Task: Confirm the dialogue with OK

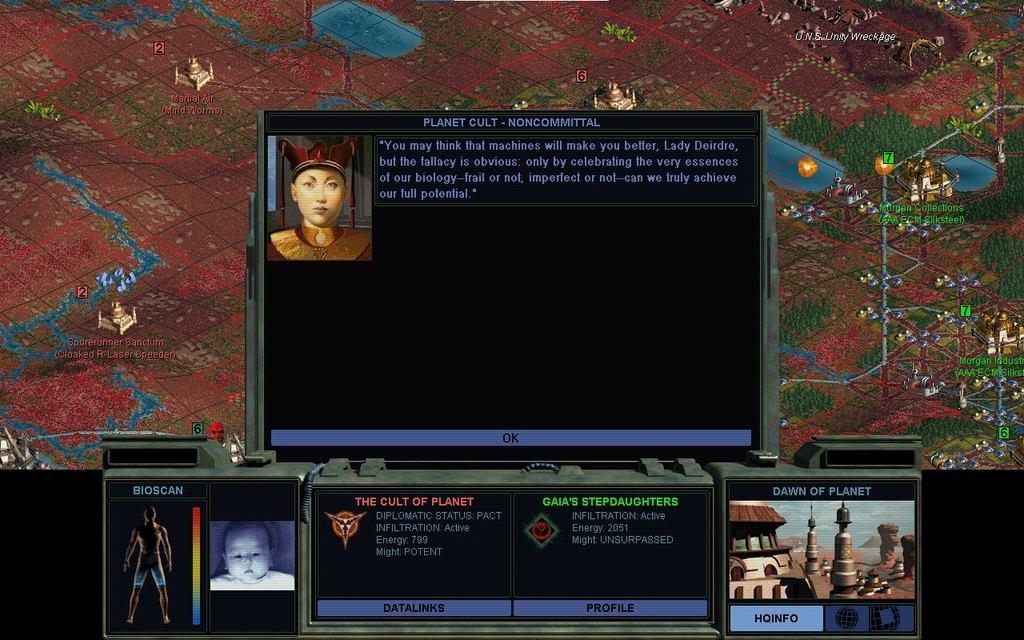Action: pyautogui.click(x=510, y=438)
